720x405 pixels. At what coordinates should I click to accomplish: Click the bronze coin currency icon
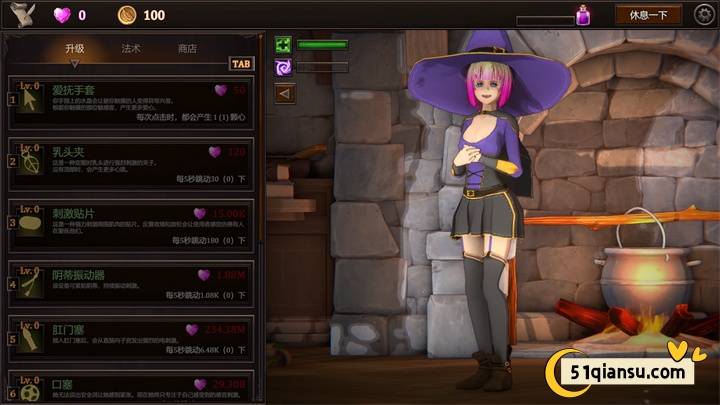pyautogui.click(x=127, y=15)
